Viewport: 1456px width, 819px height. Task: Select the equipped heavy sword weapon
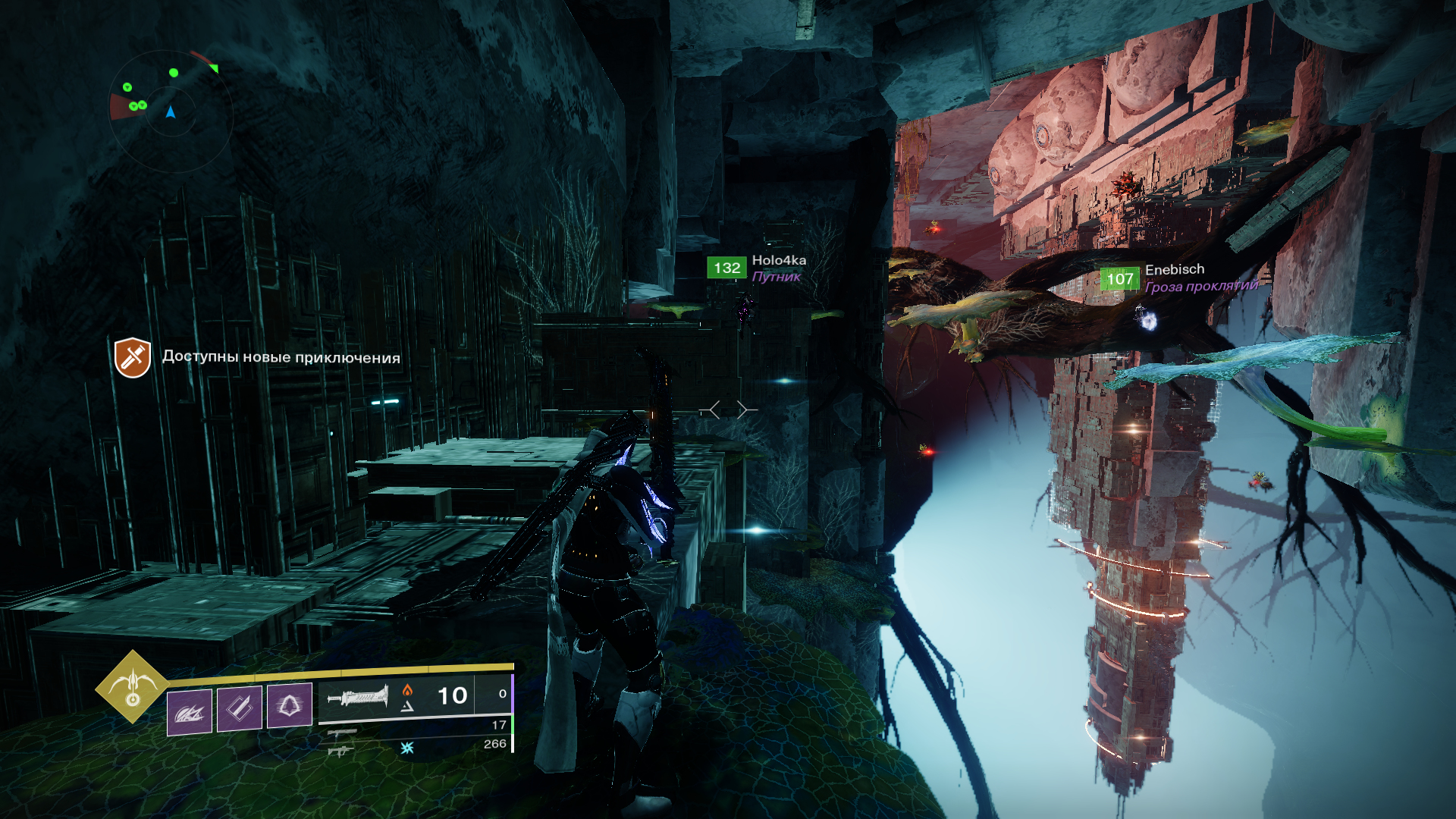357,695
